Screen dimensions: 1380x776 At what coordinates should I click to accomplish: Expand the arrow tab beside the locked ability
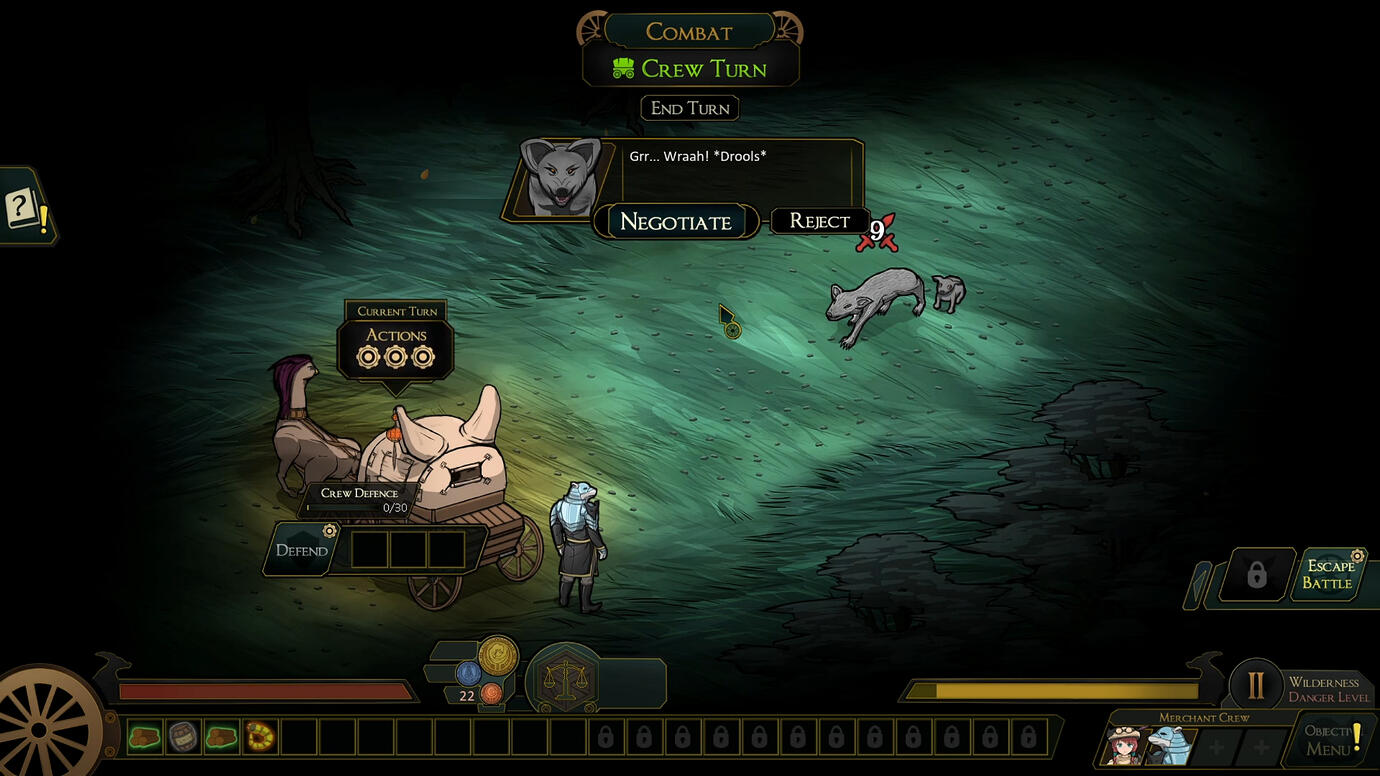click(x=1197, y=585)
